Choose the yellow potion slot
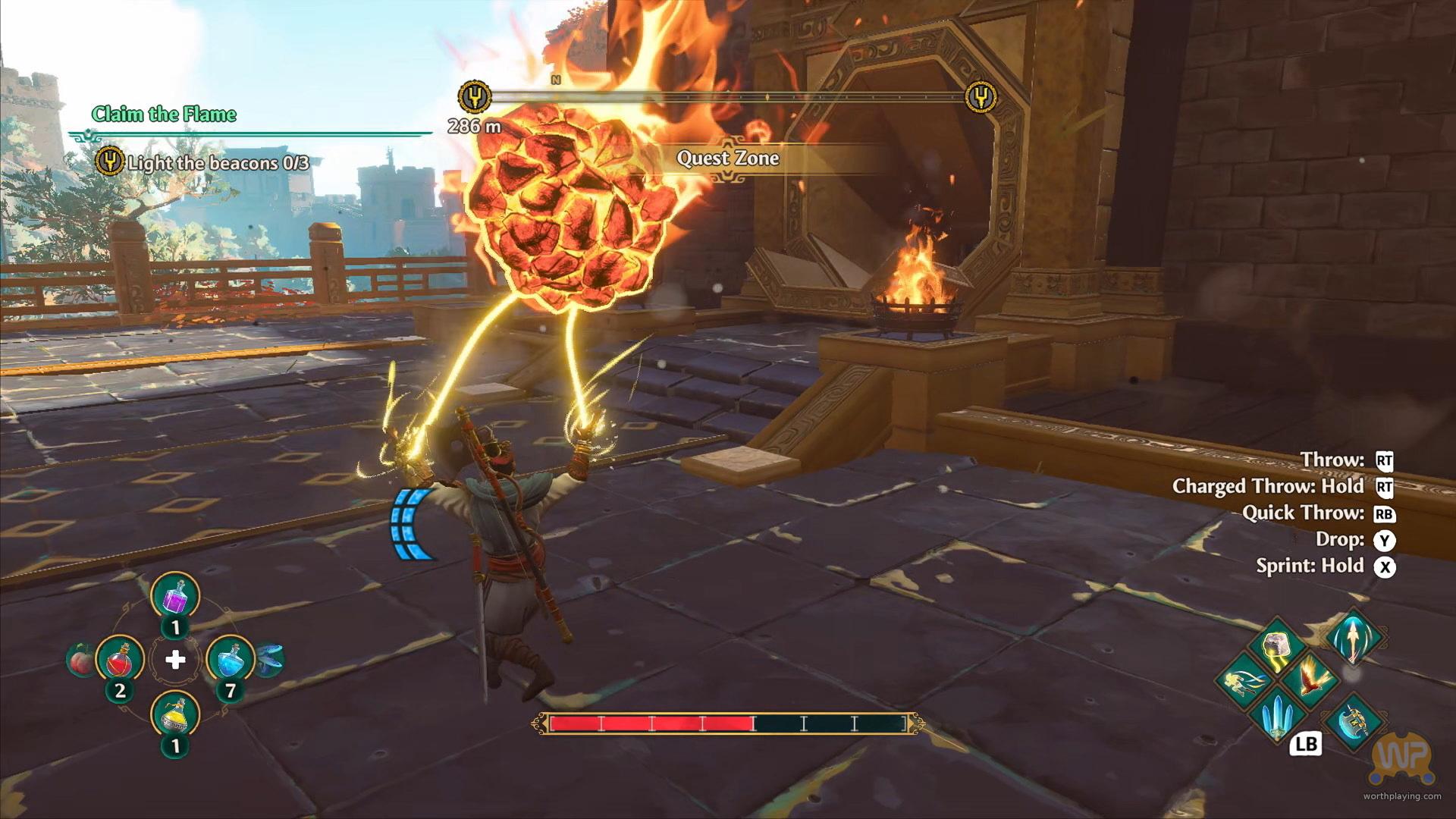Screen dimensions: 1456x819 175,714
